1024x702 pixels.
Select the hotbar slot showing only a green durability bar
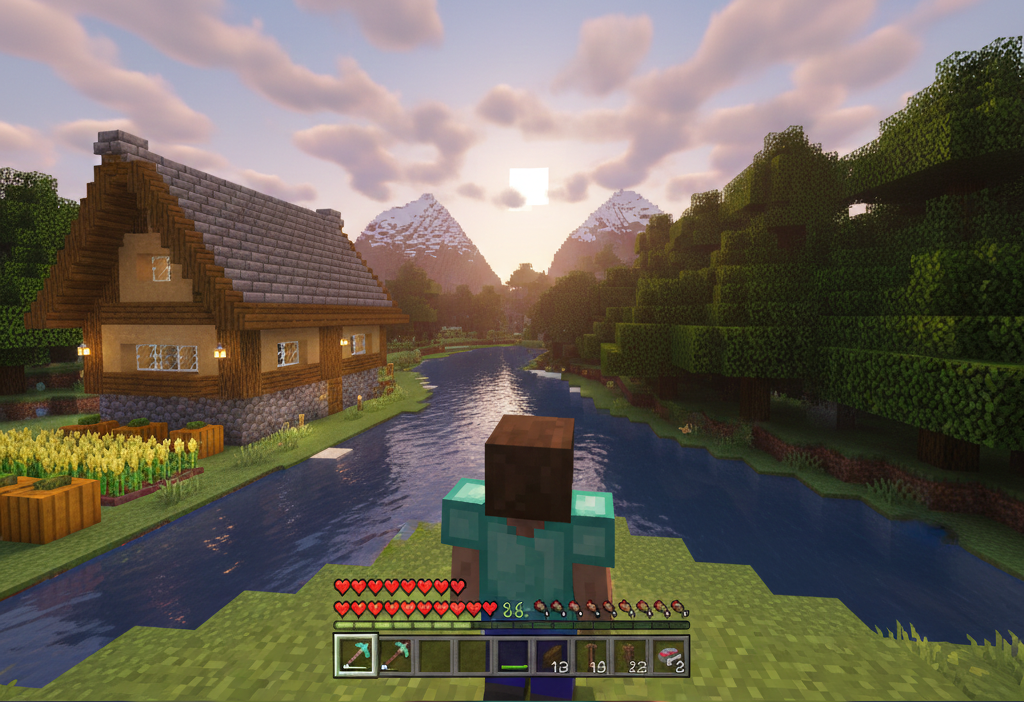(x=513, y=656)
